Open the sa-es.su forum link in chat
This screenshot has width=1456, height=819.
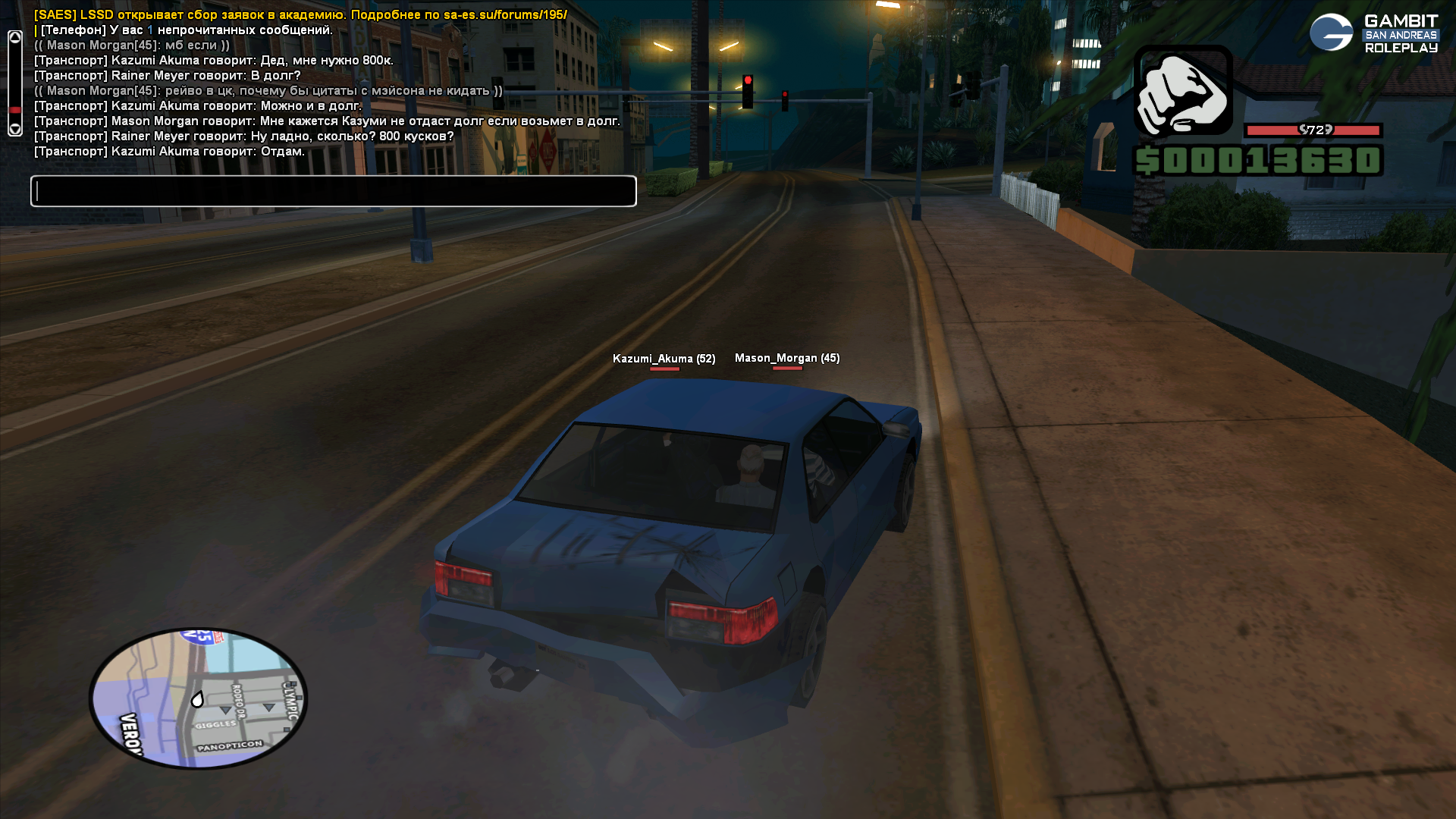coord(505,14)
